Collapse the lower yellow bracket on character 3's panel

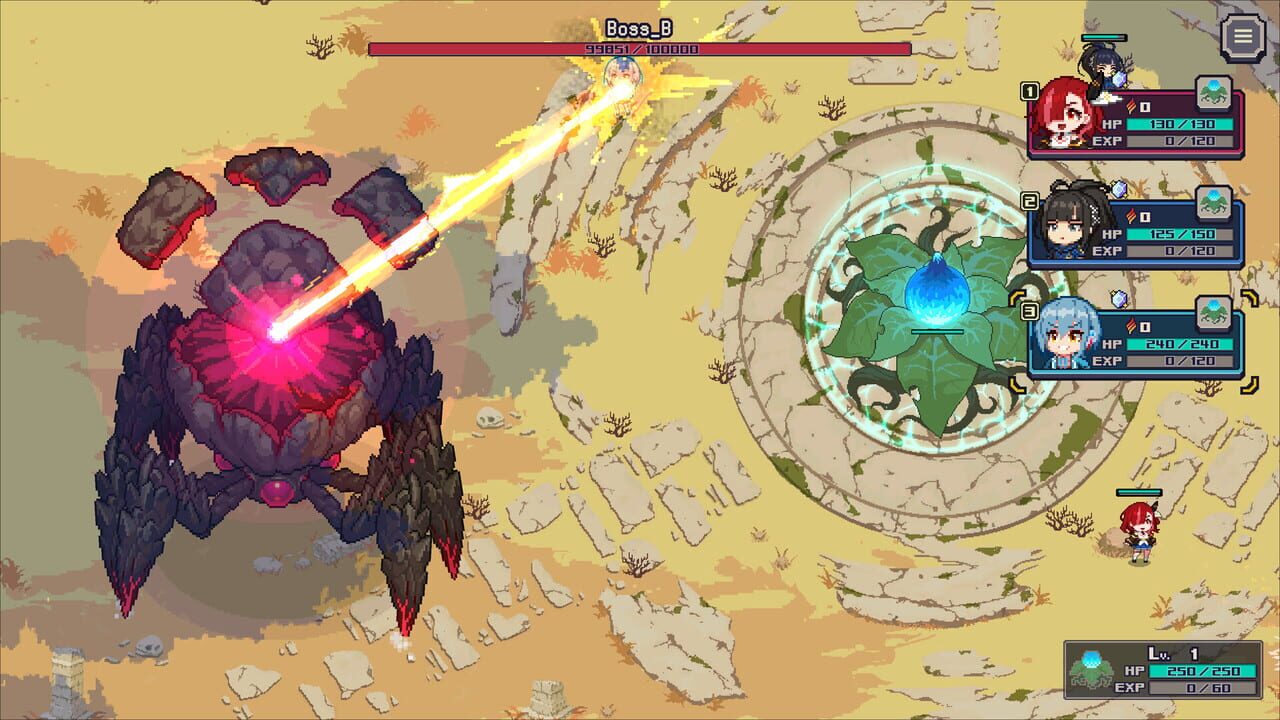click(1249, 385)
